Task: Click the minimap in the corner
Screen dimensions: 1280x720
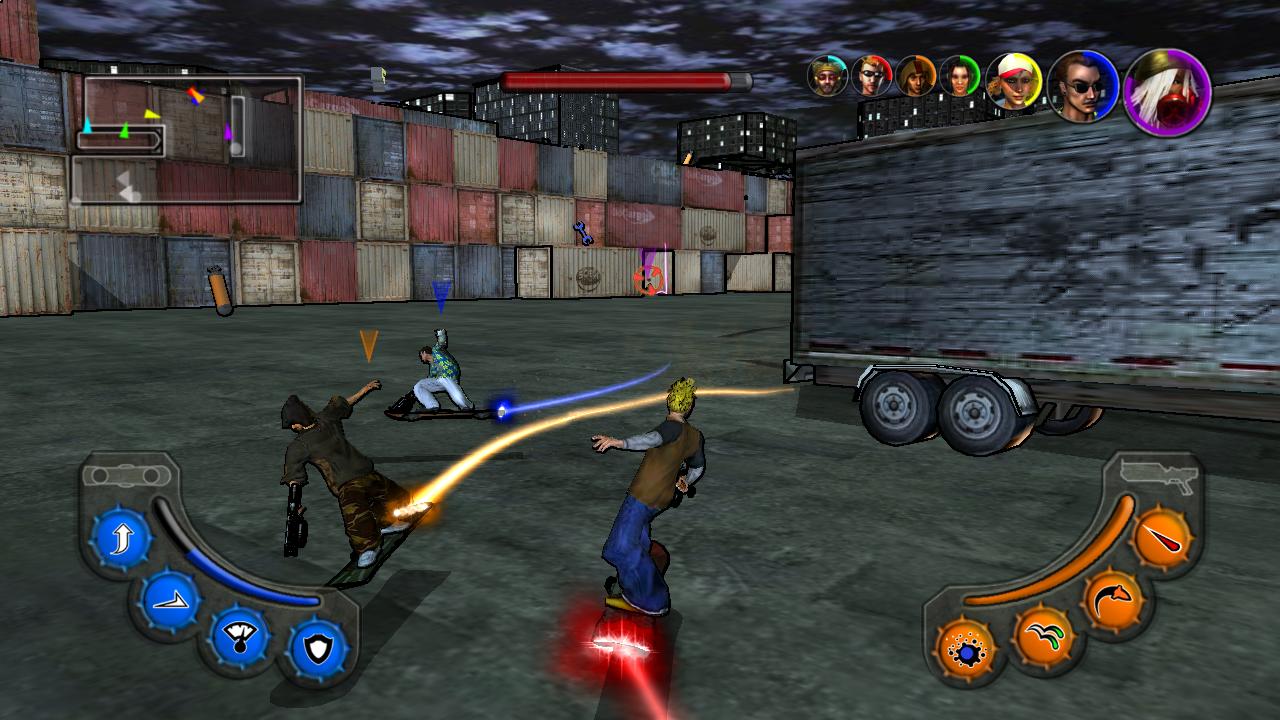Action: (x=187, y=139)
